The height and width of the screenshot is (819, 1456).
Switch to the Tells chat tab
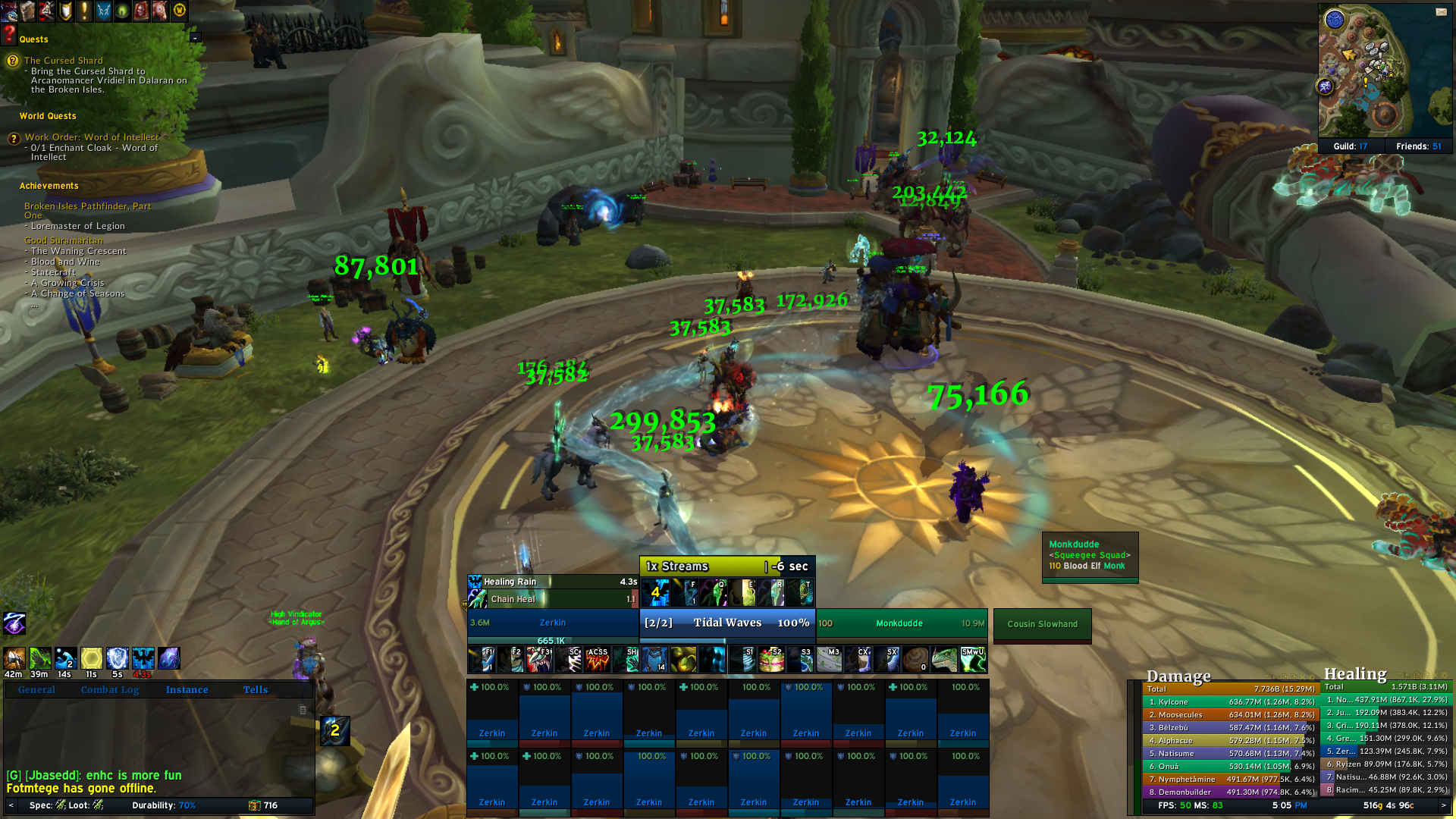255,689
